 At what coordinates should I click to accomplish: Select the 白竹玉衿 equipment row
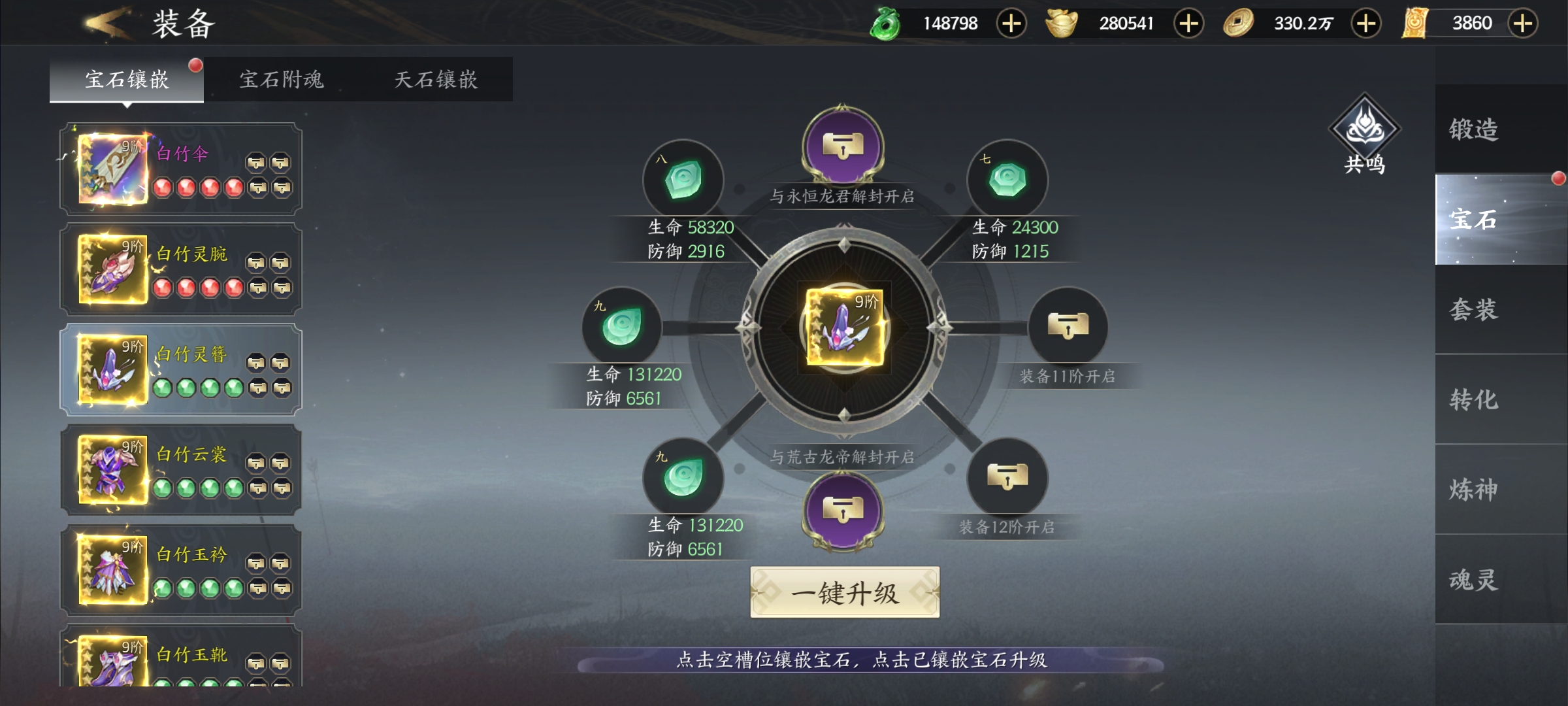point(181,570)
